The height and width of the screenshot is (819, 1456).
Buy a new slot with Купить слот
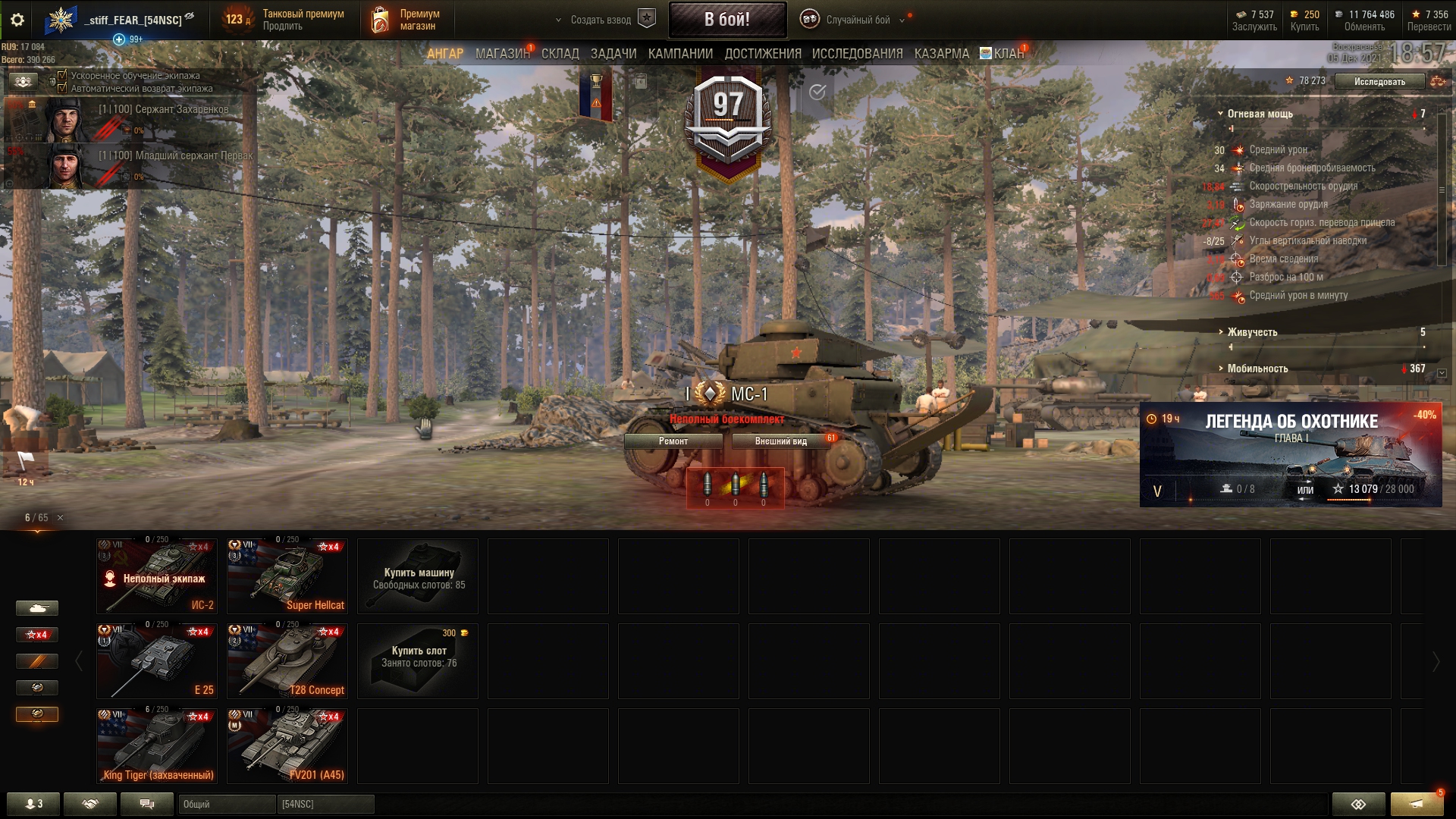pos(418,661)
